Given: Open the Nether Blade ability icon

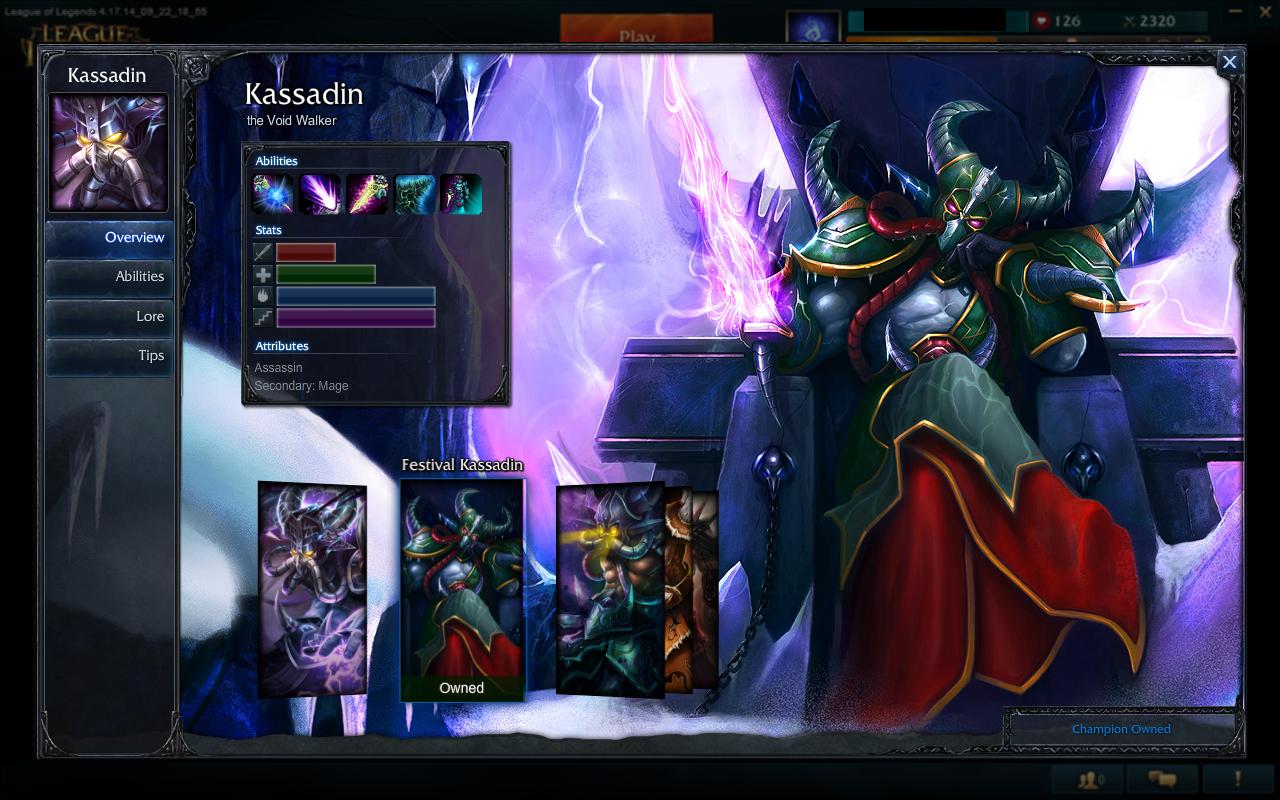Looking at the screenshot, I should pos(367,194).
